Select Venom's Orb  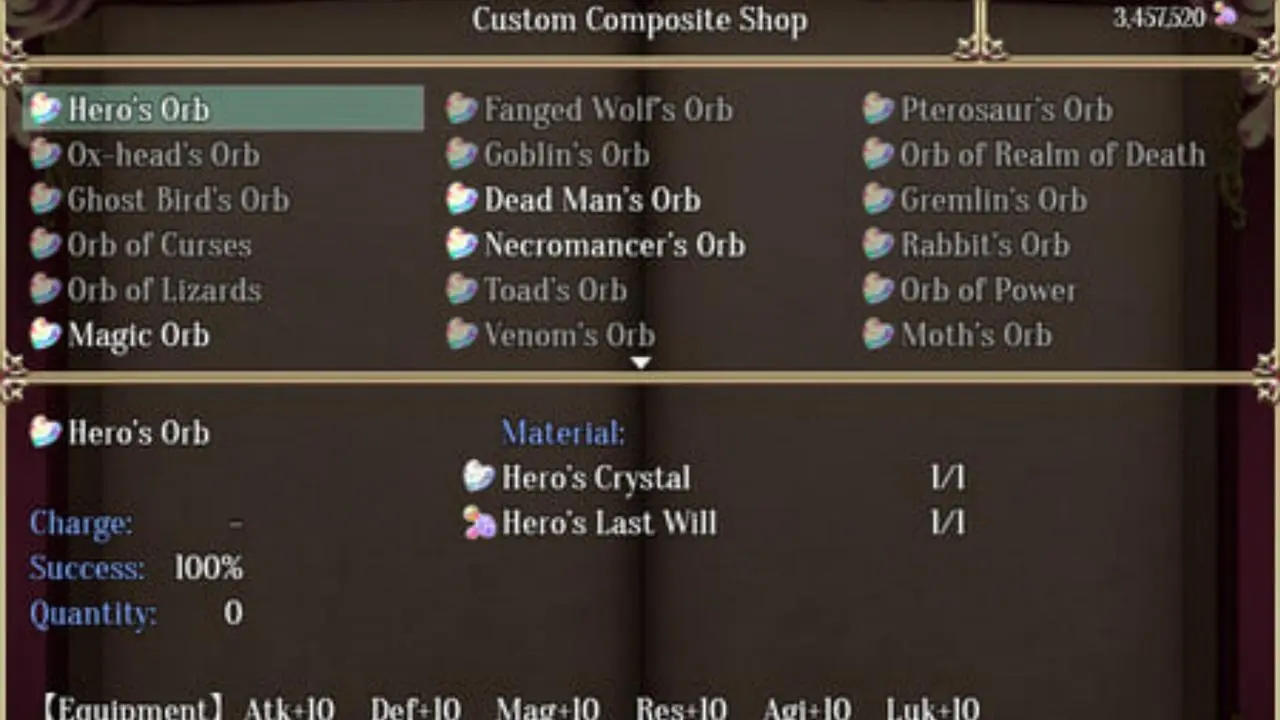[x=569, y=335]
